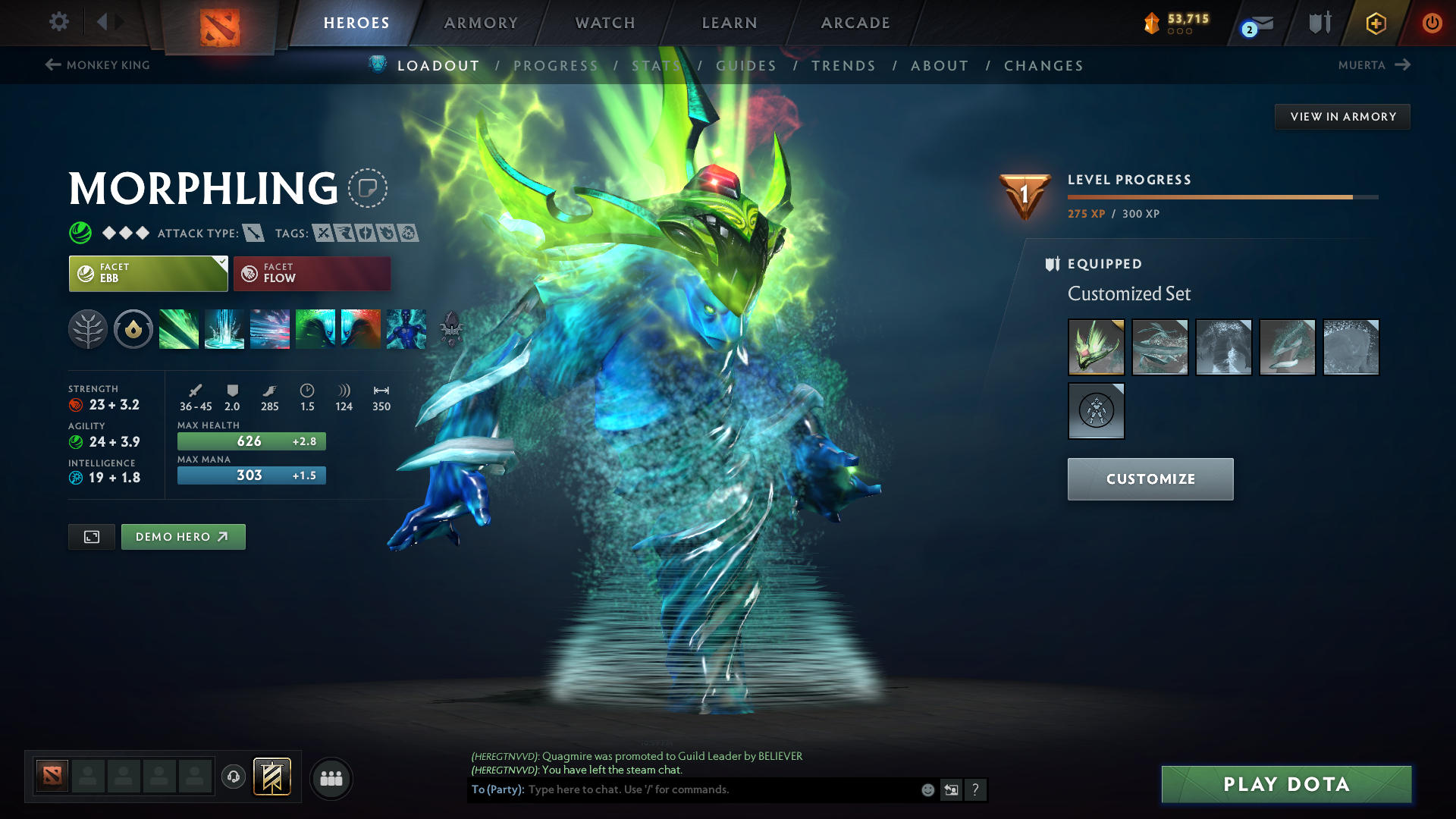Click the CUSTOMIZE button
The image size is (1456, 819).
pos(1150,479)
